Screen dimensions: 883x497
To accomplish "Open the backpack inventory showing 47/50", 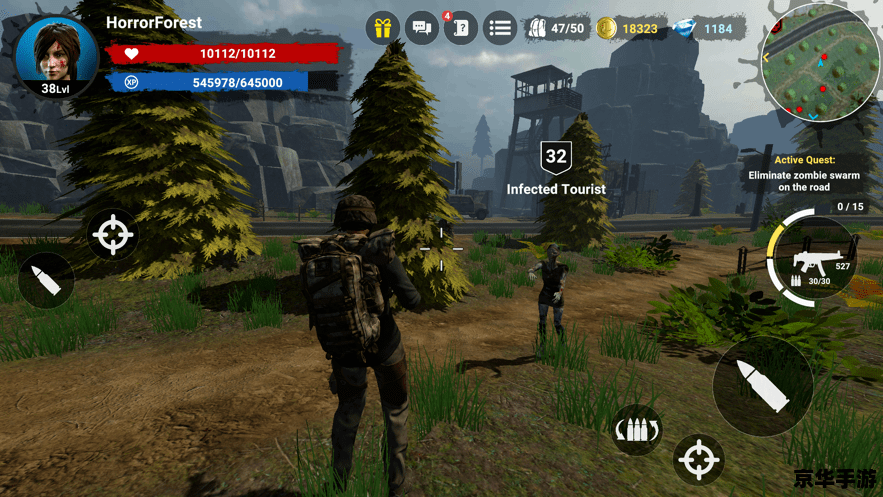I will pos(556,29).
